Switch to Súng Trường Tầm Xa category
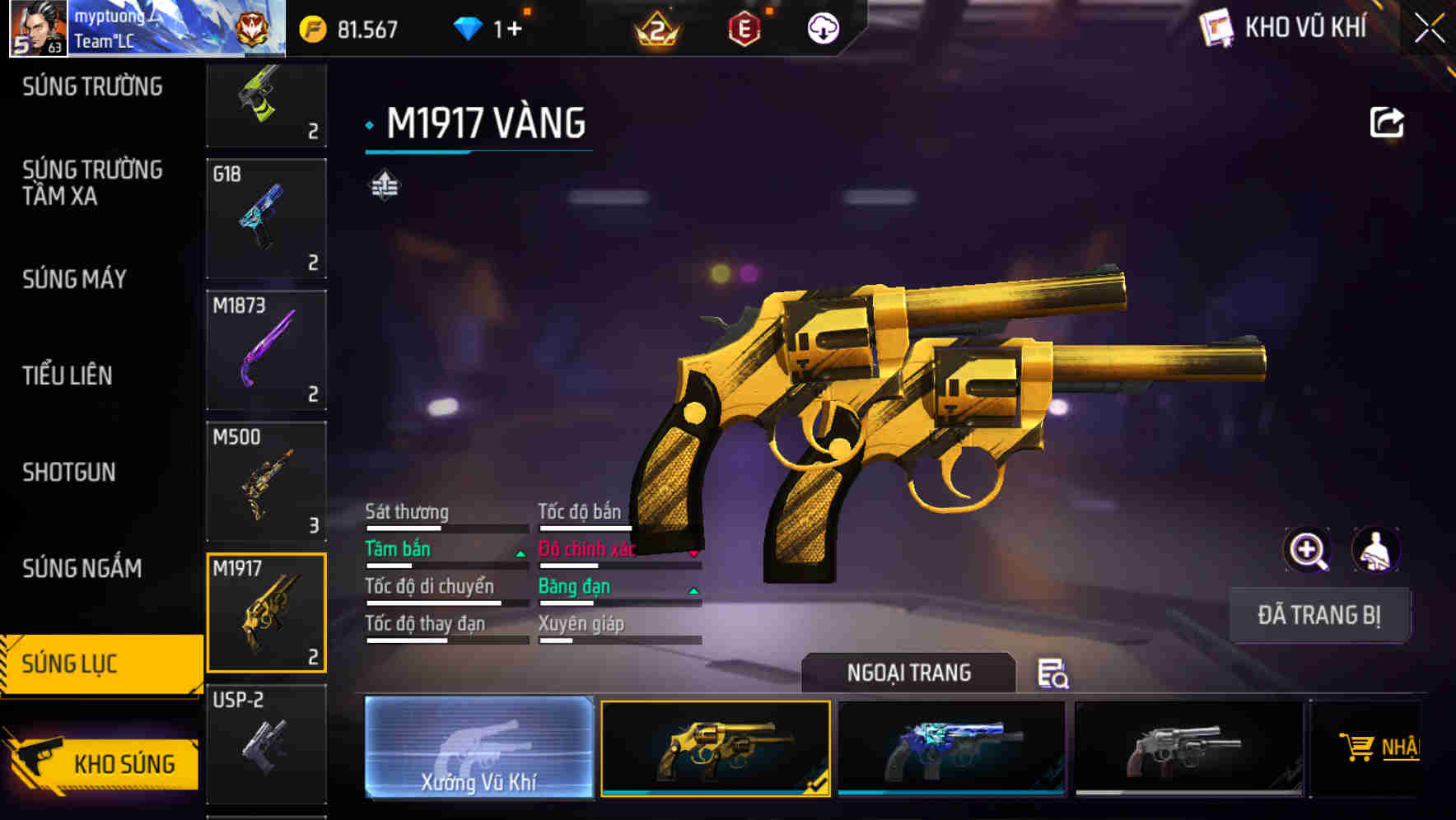This screenshot has width=1456, height=820. point(92,183)
